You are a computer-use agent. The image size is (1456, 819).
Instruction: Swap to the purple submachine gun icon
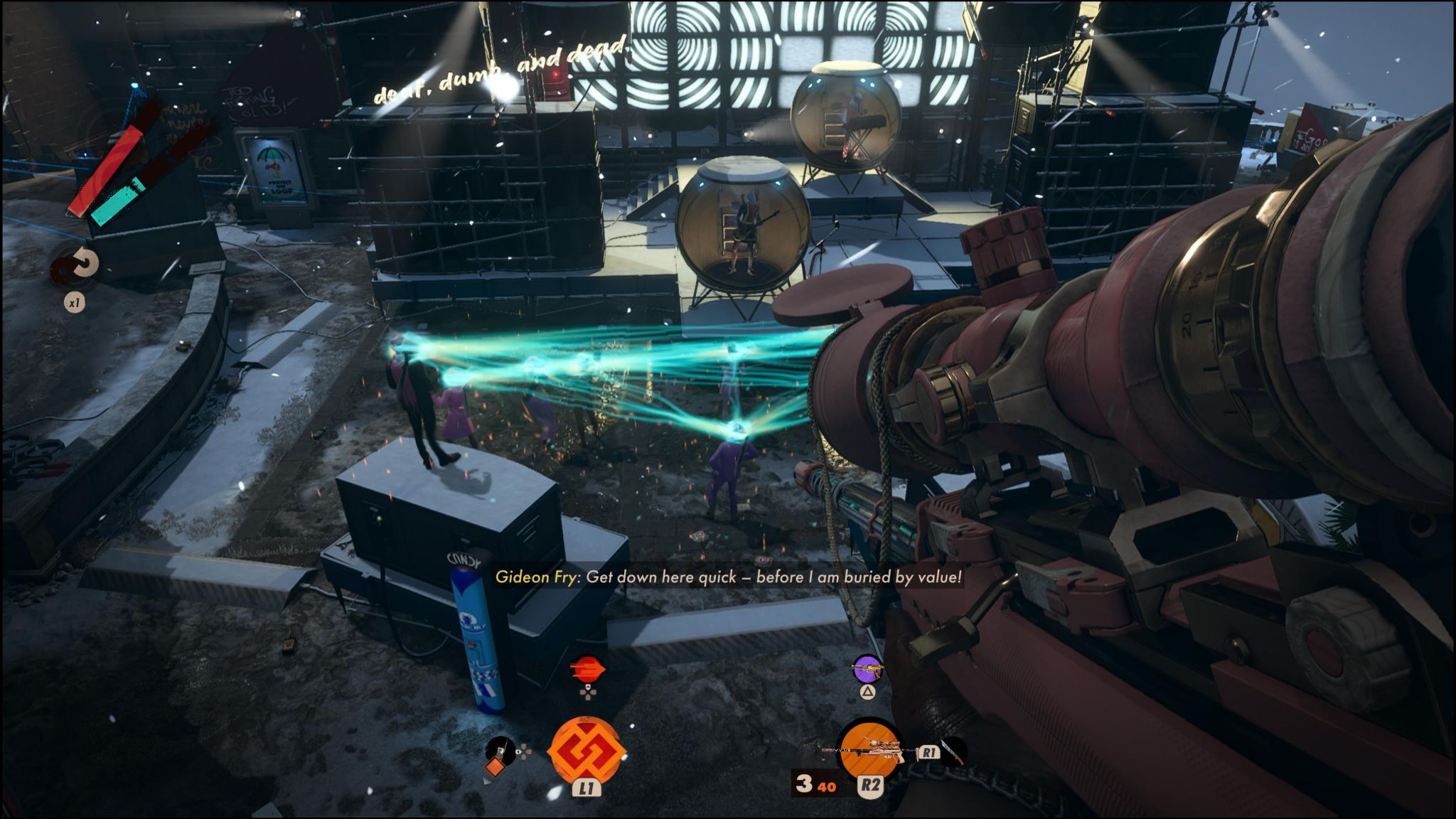click(x=867, y=670)
